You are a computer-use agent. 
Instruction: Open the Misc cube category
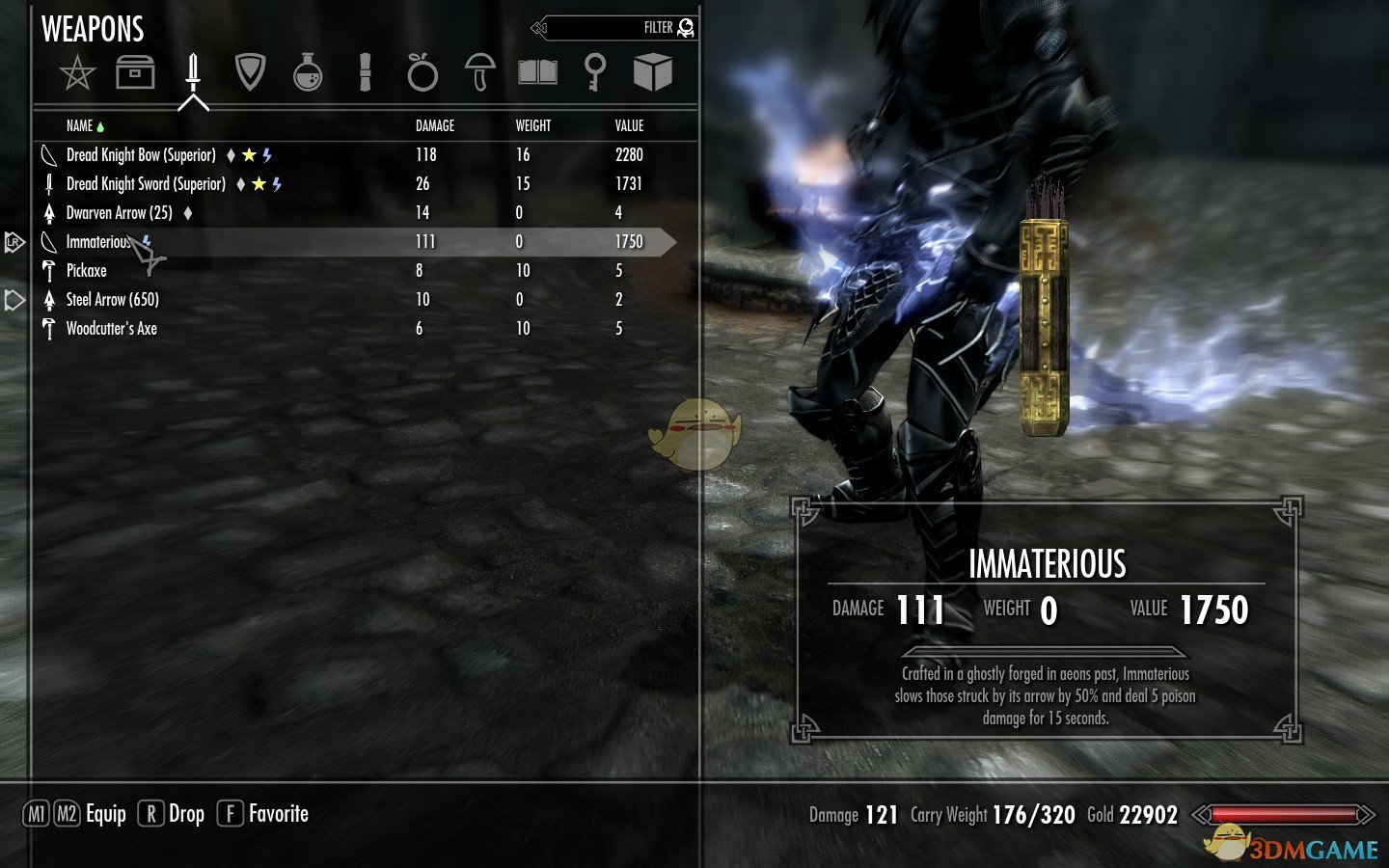click(x=653, y=72)
